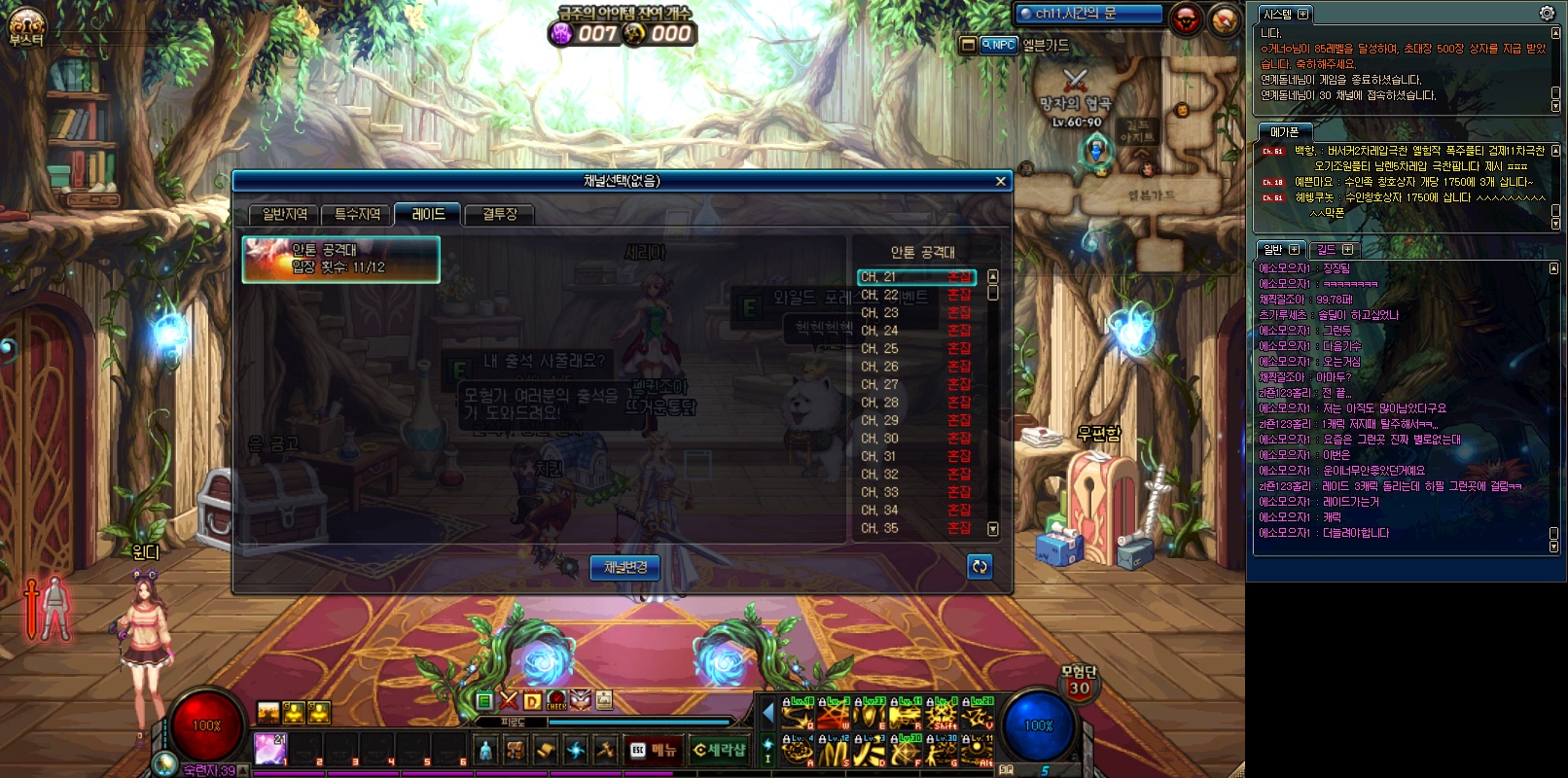Refresh the channel list
This screenshot has width=1568, height=778.
[x=980, y=567]
